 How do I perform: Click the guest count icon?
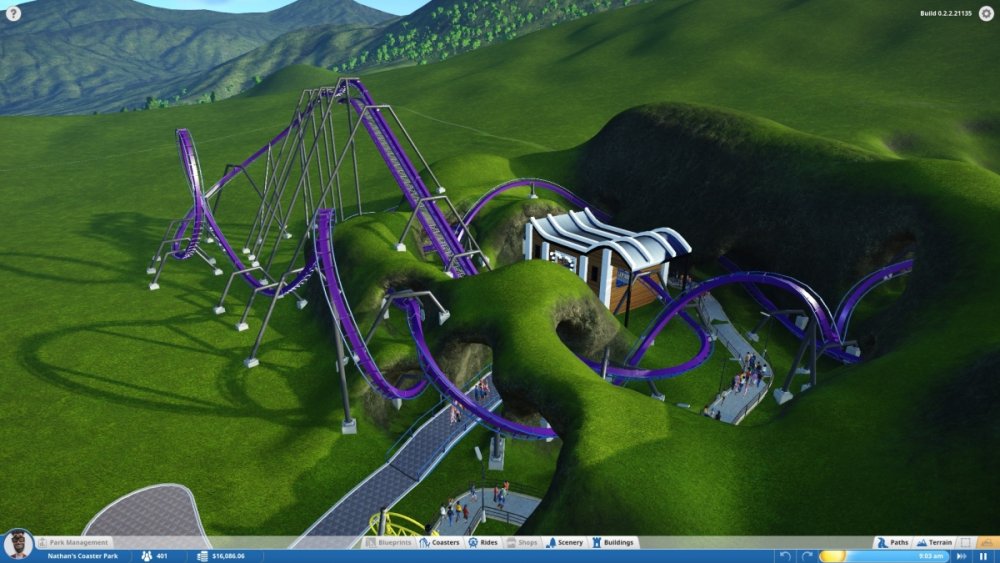click(146, 556)
